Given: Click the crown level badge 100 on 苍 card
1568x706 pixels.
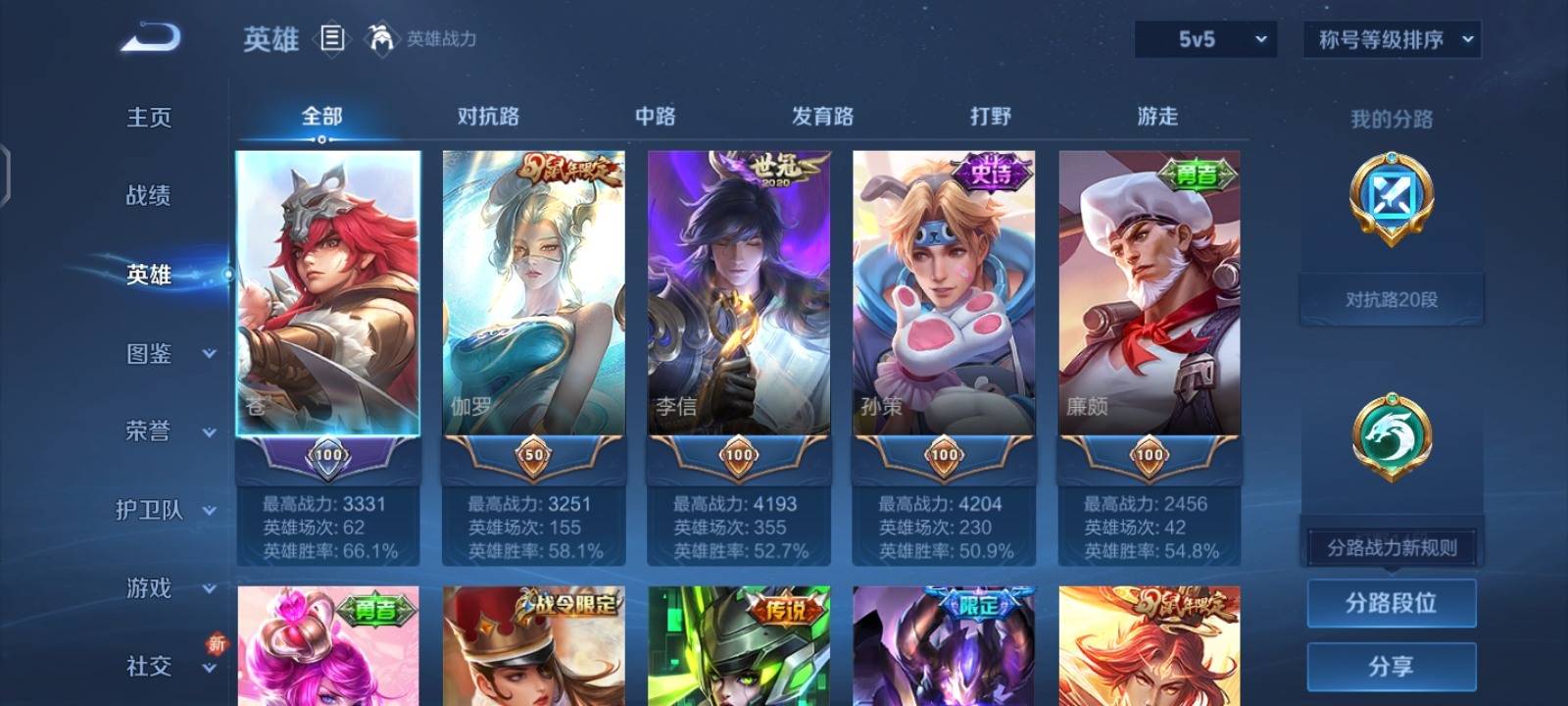Looking at the screenshot, I should [x=328, y=455].
